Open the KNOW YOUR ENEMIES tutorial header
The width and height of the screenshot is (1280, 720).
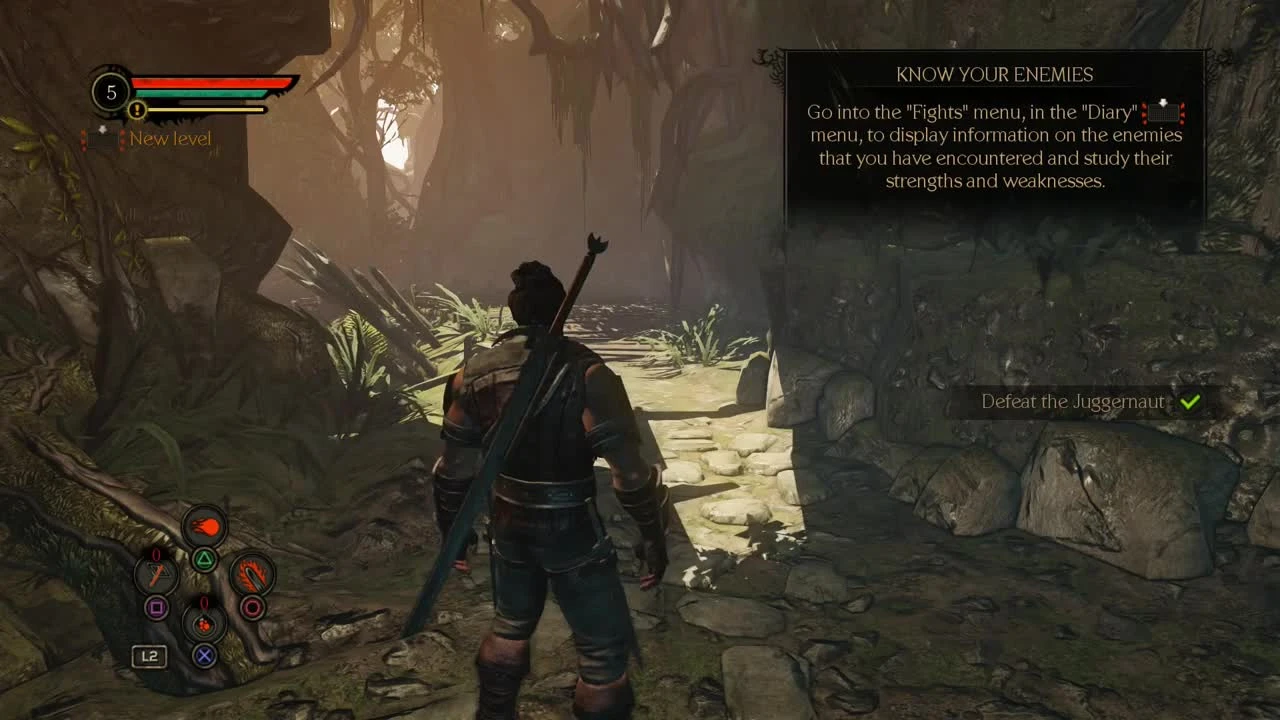click(x=993, y=74)
